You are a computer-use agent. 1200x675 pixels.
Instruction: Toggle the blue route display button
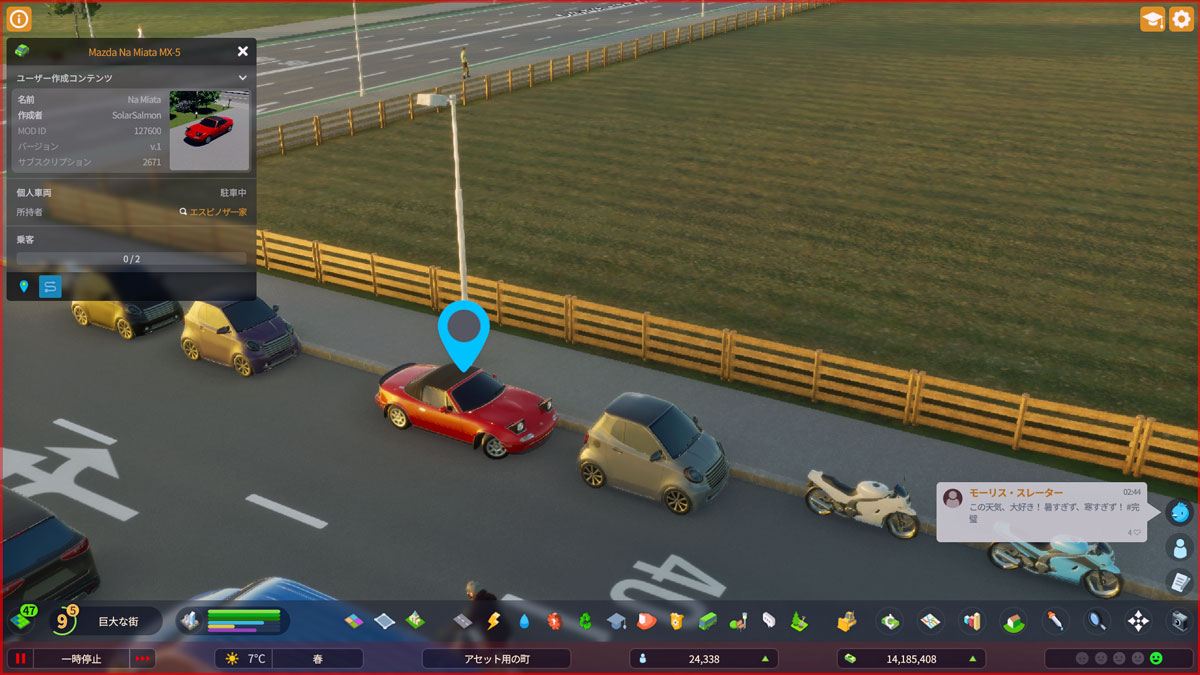(50, 287)
